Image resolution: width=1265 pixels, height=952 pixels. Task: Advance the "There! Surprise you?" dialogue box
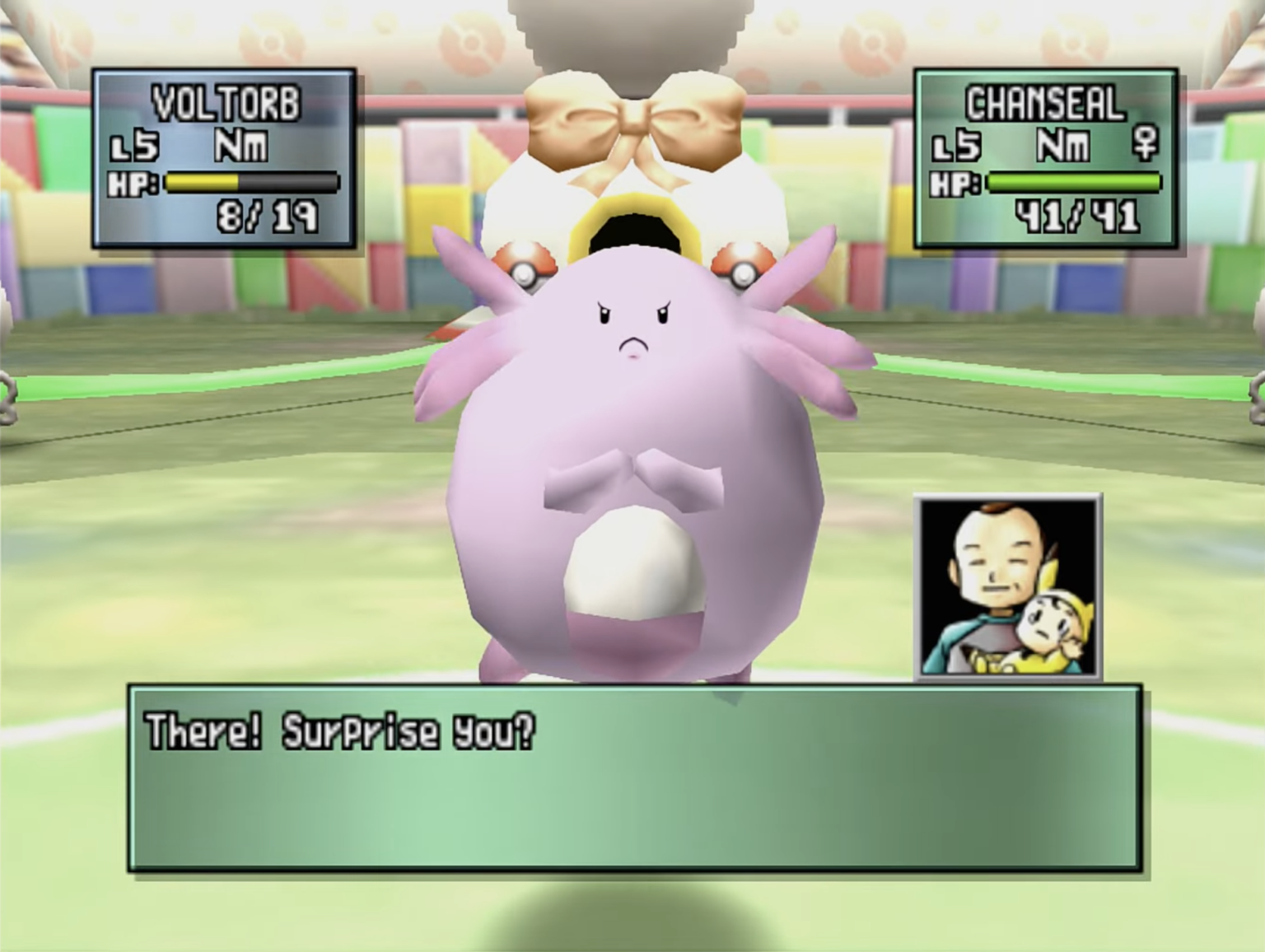[634, 777]
